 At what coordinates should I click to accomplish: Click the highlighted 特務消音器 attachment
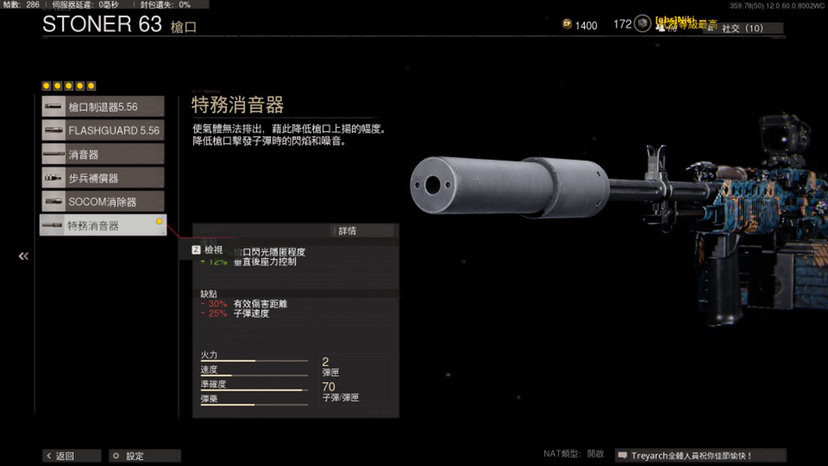[x=103, y=226]
